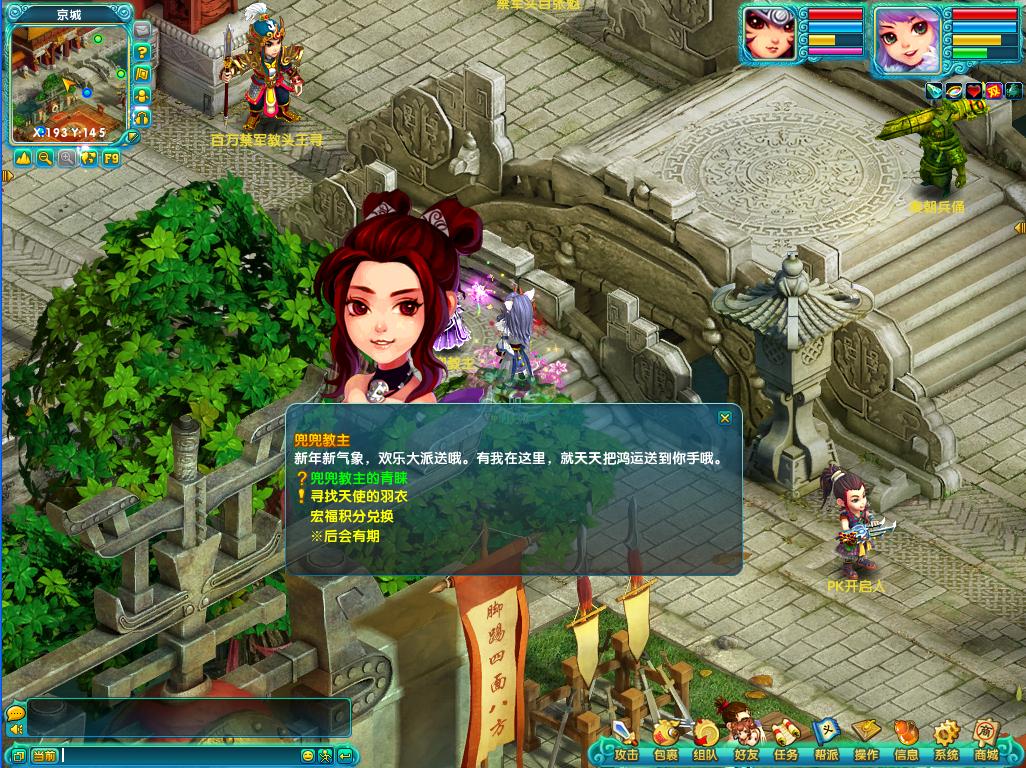Open the 当前 chat channel selector
1026x768 pixels.
click(x=44, y=756)
